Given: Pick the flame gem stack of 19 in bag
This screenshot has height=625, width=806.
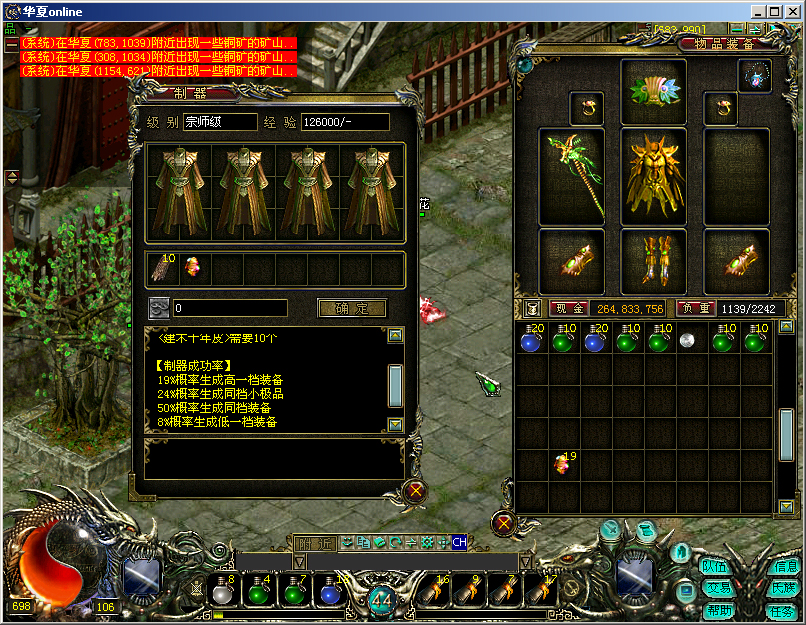Looking at the screenshot, I should [x=562, y=464].
